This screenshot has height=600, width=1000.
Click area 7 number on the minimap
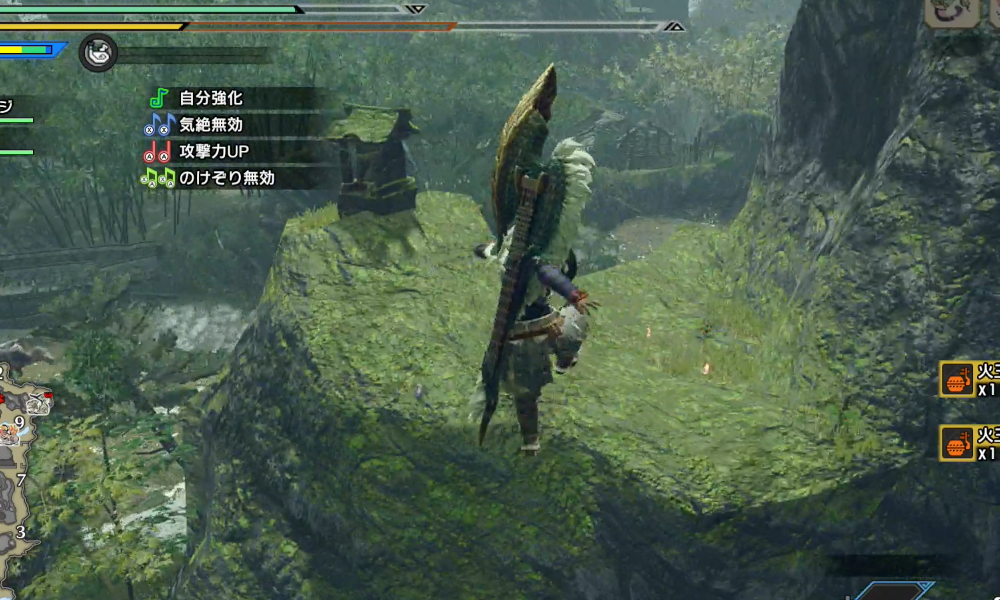21,480
